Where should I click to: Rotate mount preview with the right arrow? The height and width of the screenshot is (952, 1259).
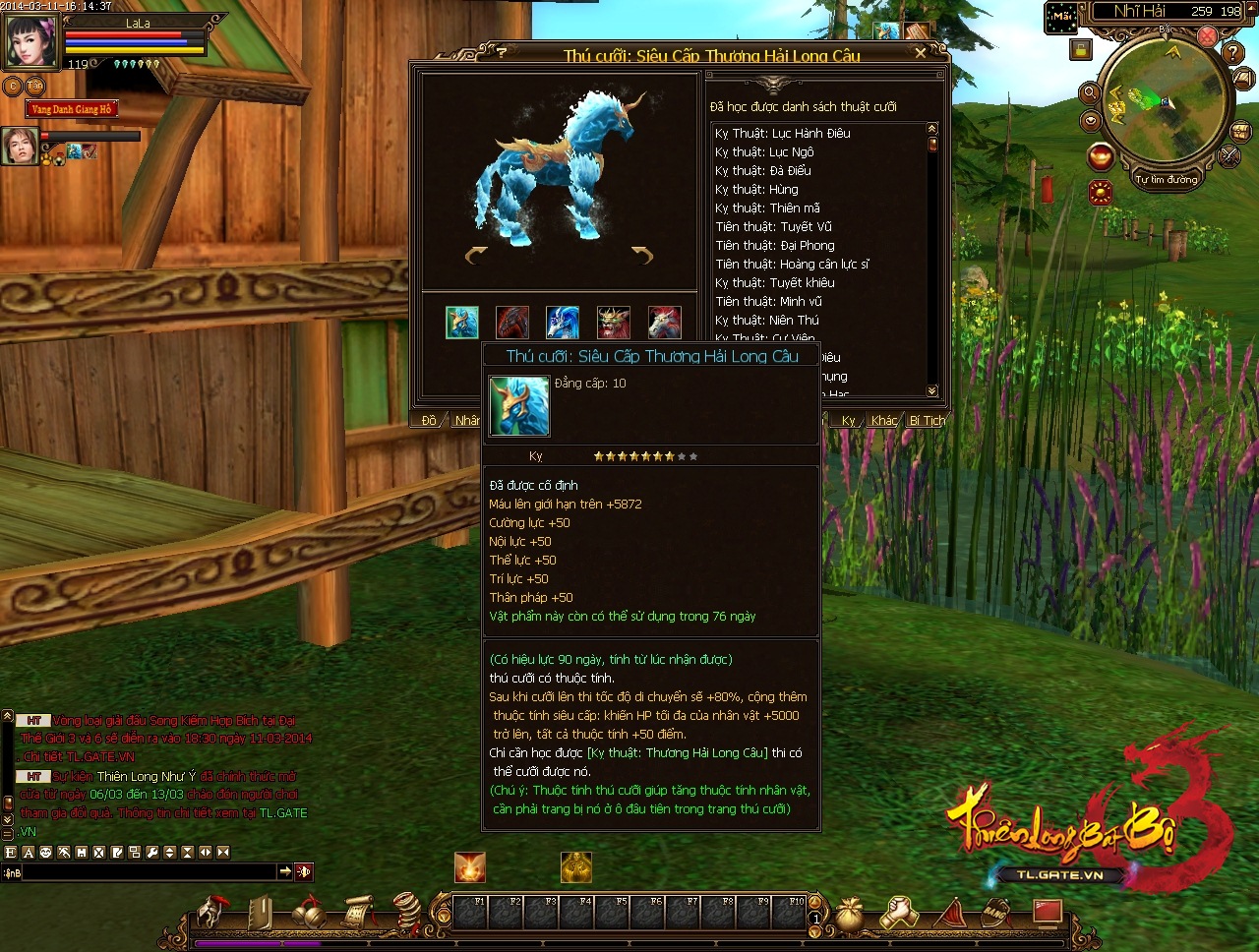[642, 256]
